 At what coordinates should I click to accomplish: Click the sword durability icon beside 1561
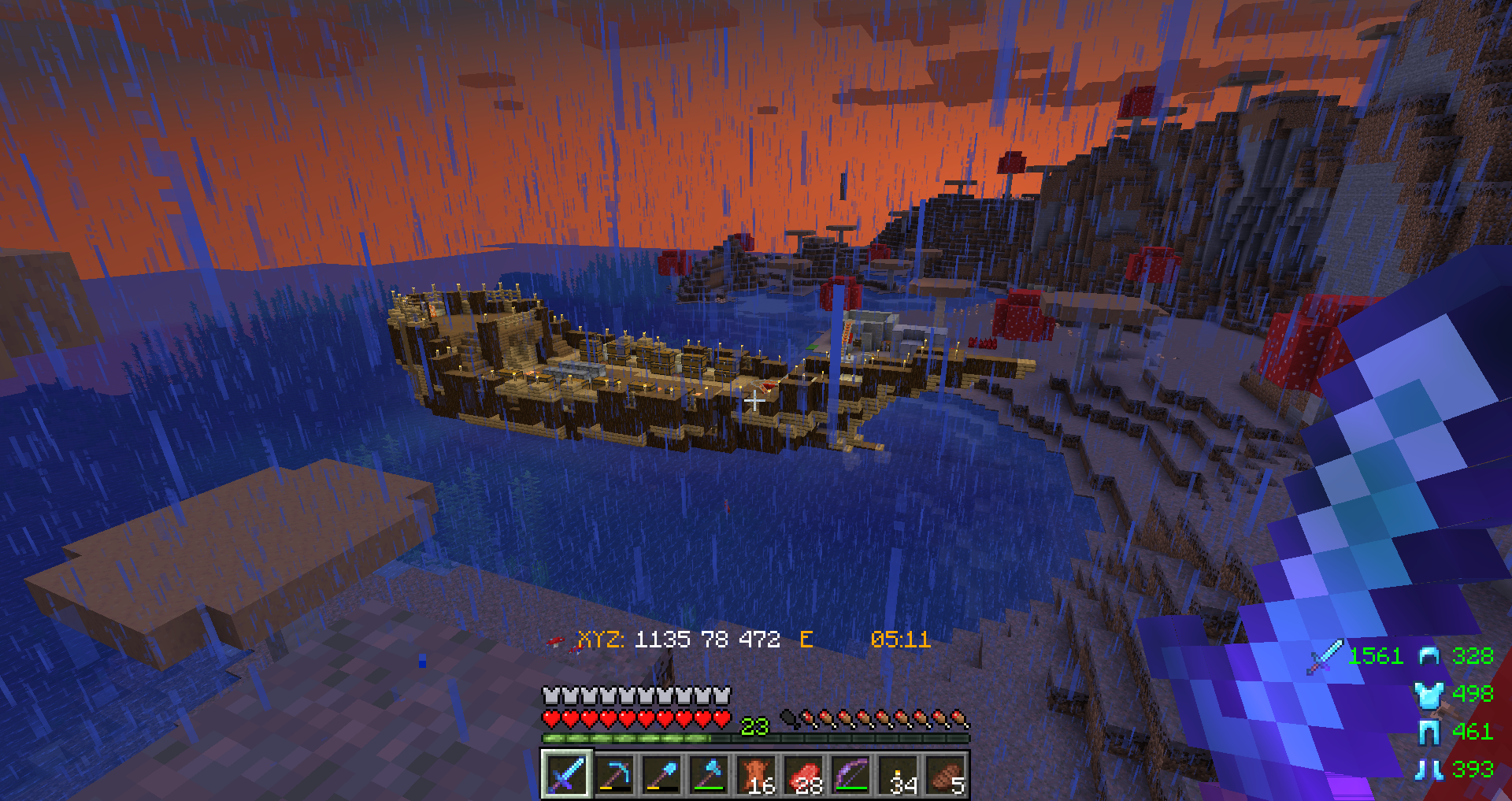click(1325, 657)
